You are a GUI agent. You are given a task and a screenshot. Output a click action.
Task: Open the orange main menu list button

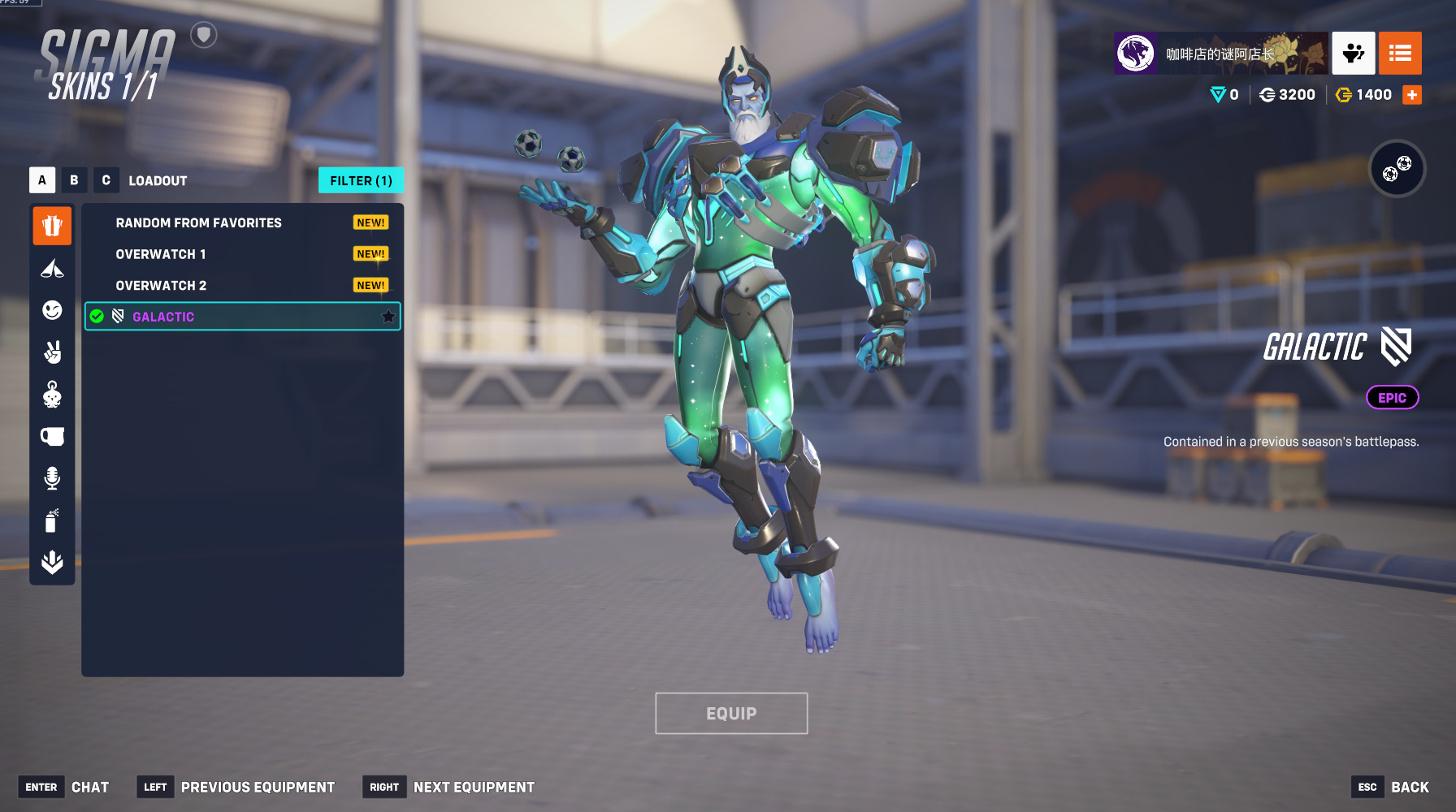point(1399,54)
